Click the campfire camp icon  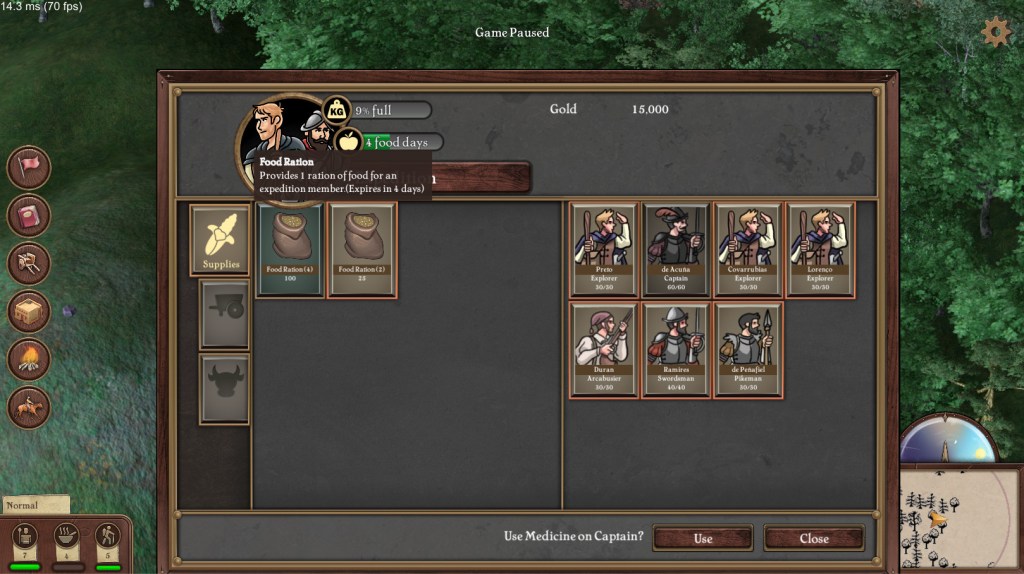29,360
